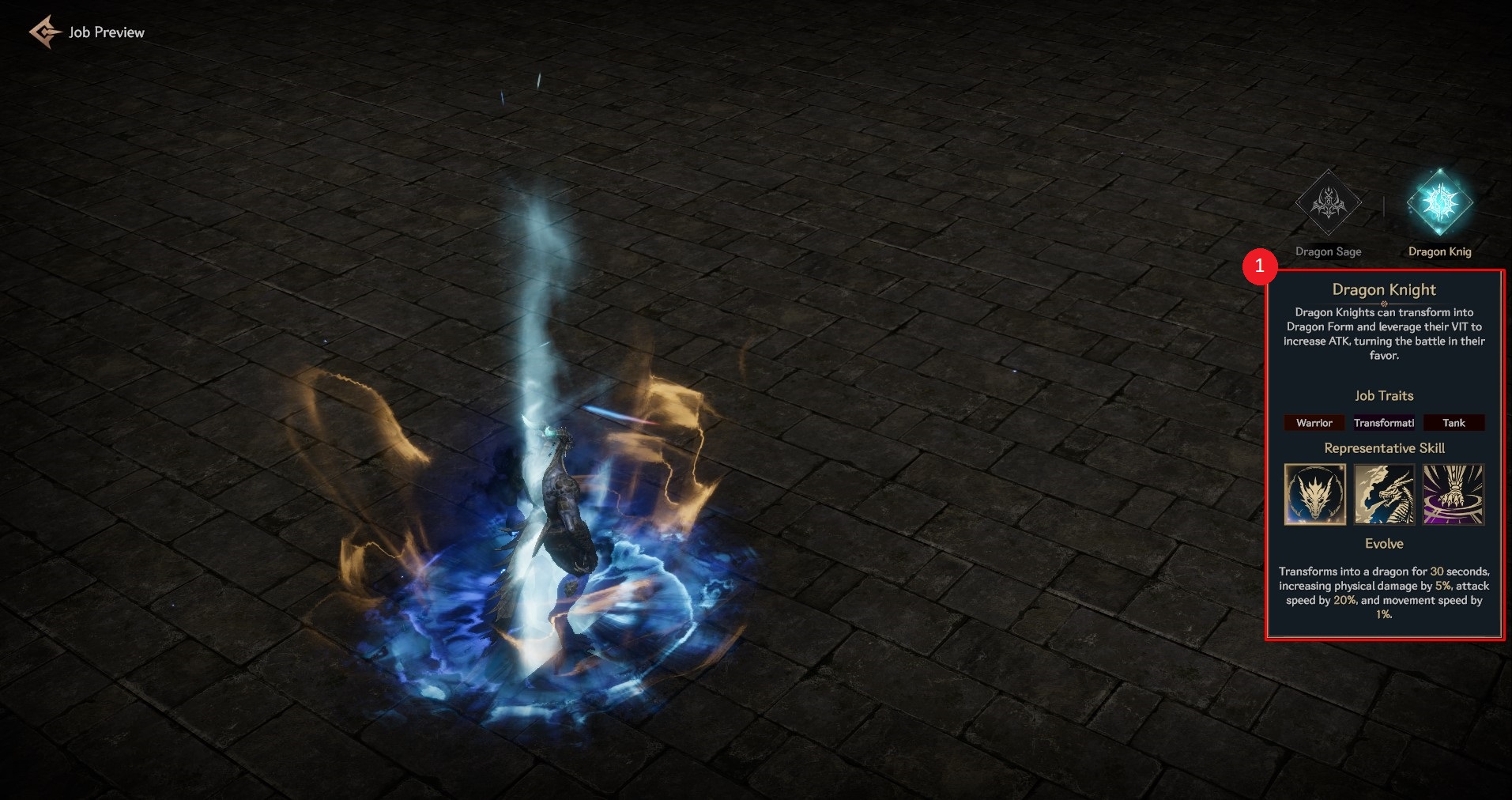
Task: Preview the dragon claw skill icon
Action: (x=1454, y=494)
